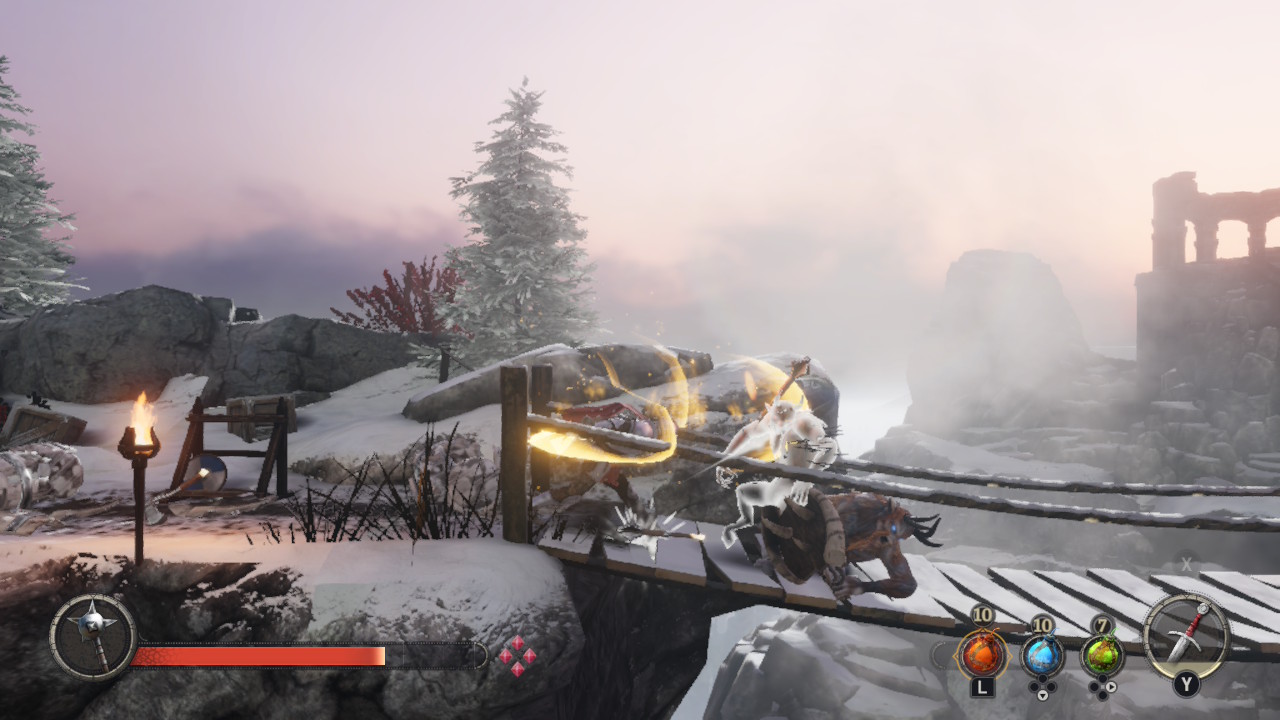Click the red diamond gems indicator

pos(517,656)
